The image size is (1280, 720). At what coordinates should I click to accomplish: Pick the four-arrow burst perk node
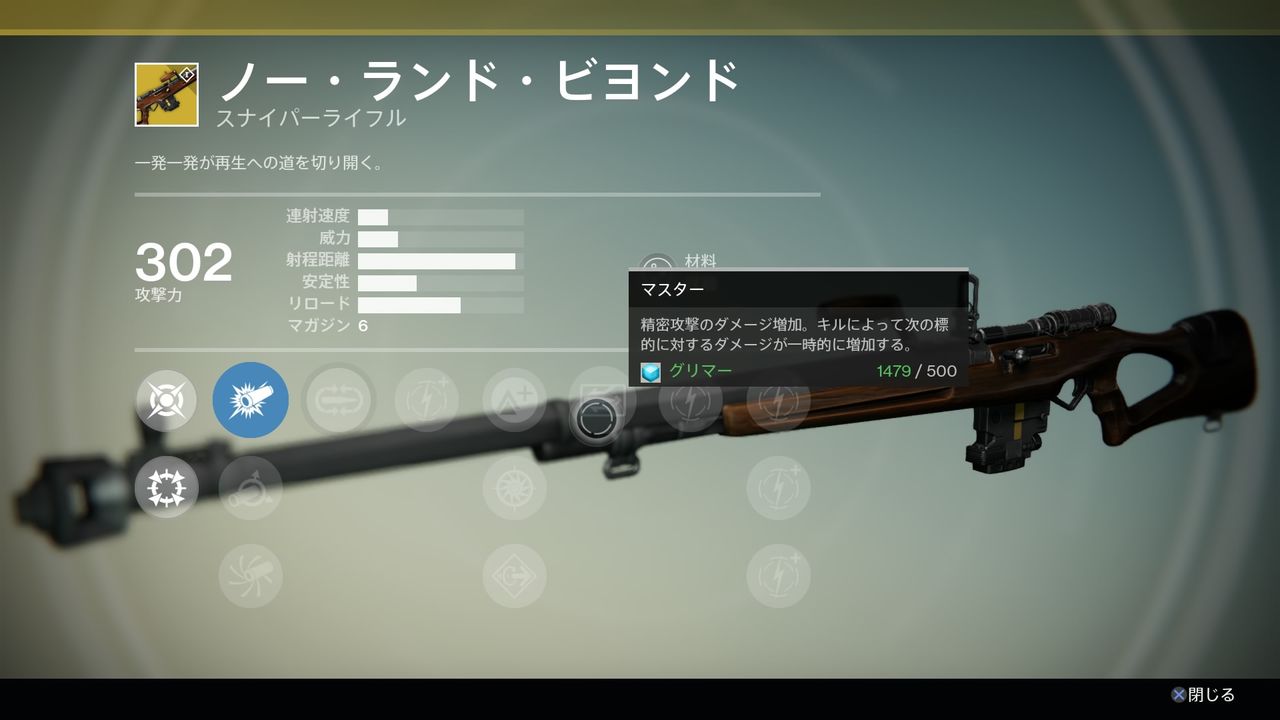tap(166, 488)
